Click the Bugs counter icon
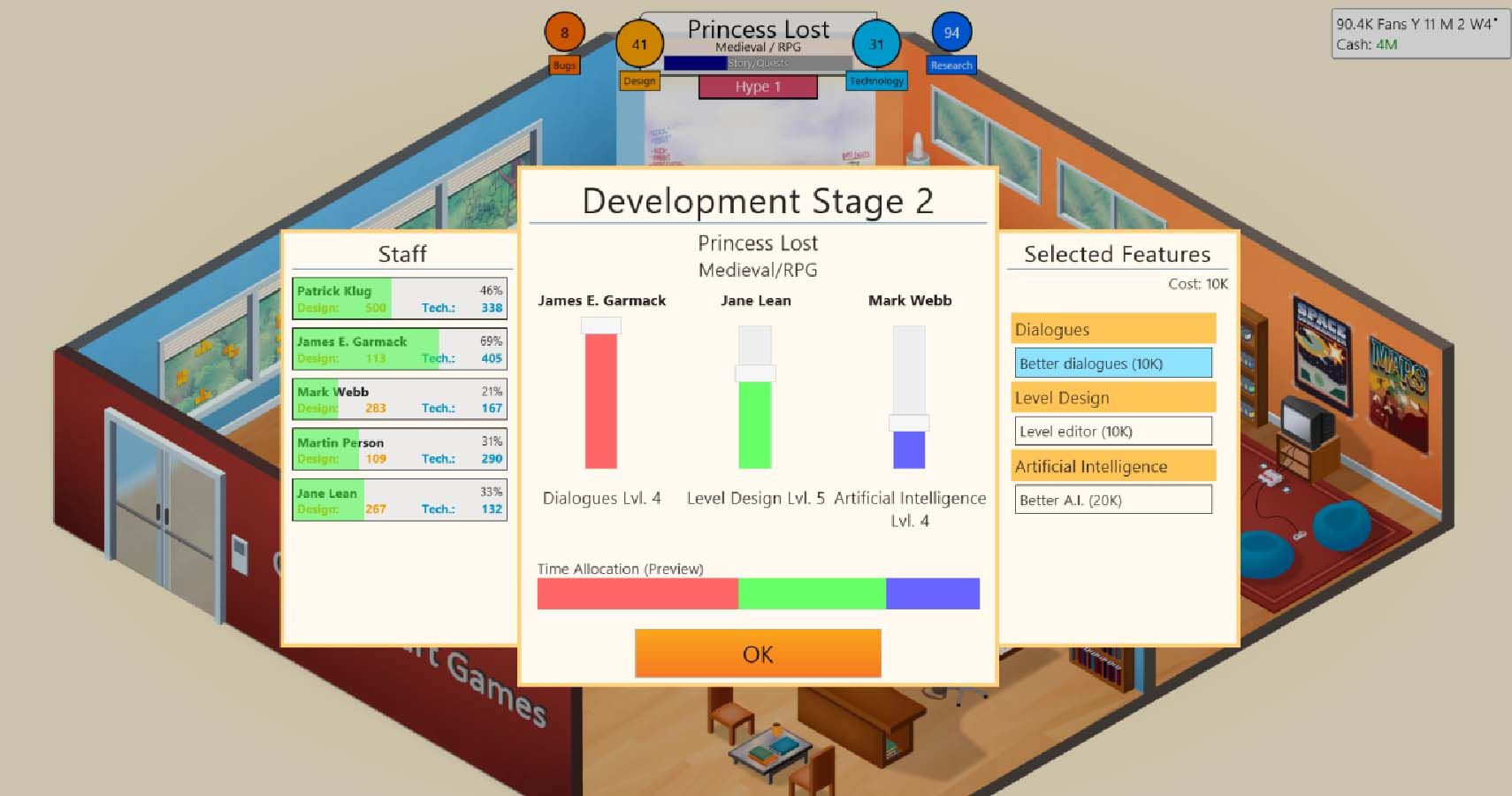This screenshot has width=1512, height=796. [x=564, y=33]
